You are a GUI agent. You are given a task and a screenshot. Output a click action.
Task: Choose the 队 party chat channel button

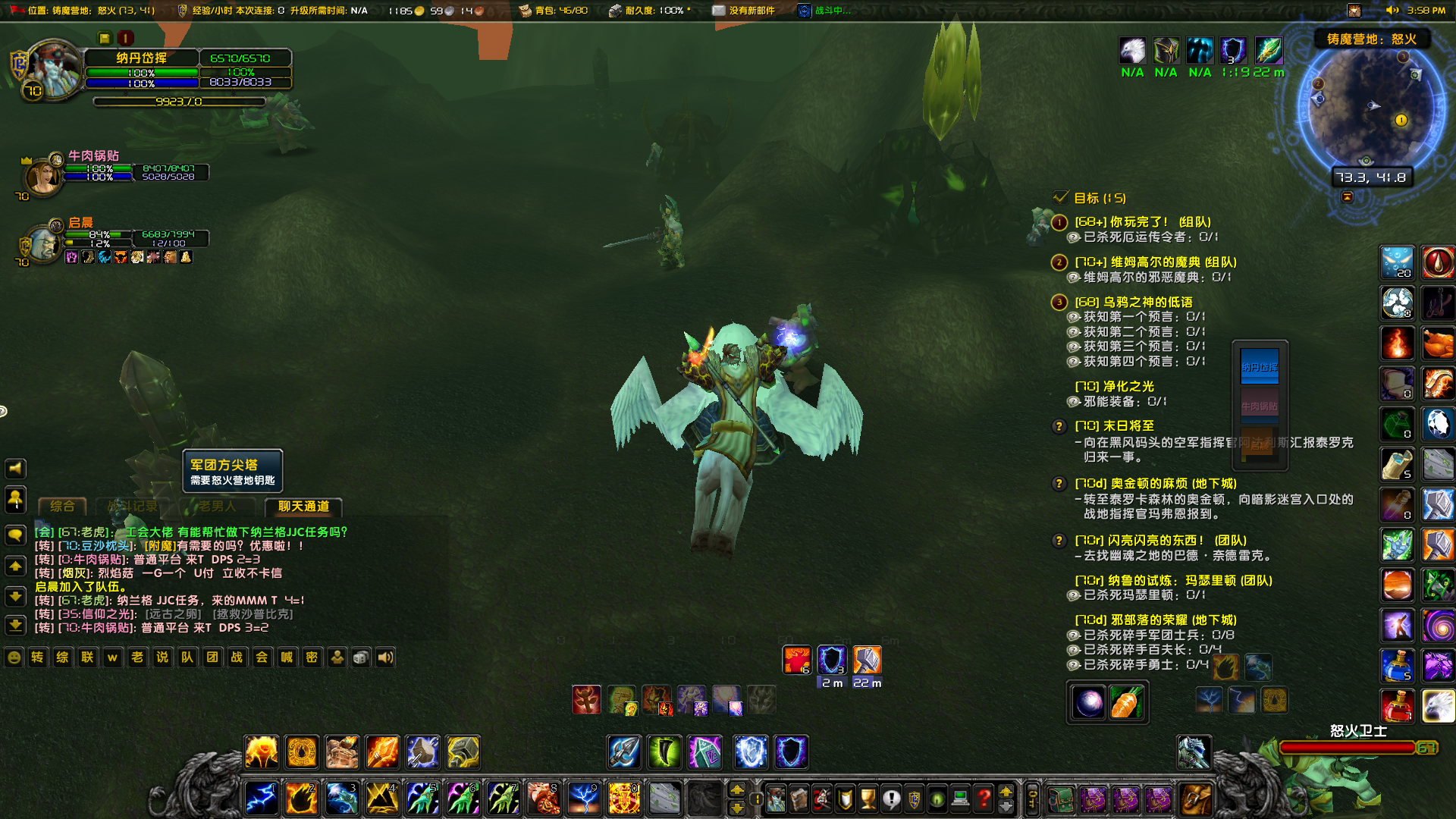[187, 657]
